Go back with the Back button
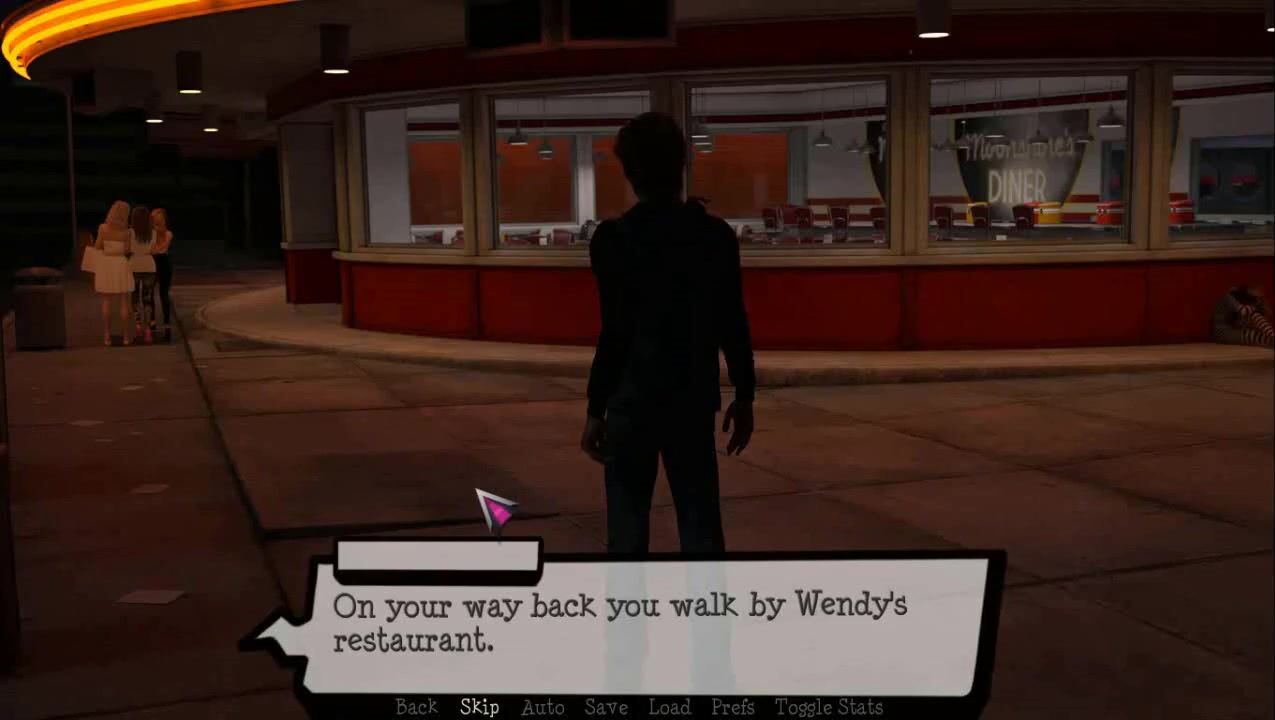Viewport: 1275px width, 720px height. 416,707
